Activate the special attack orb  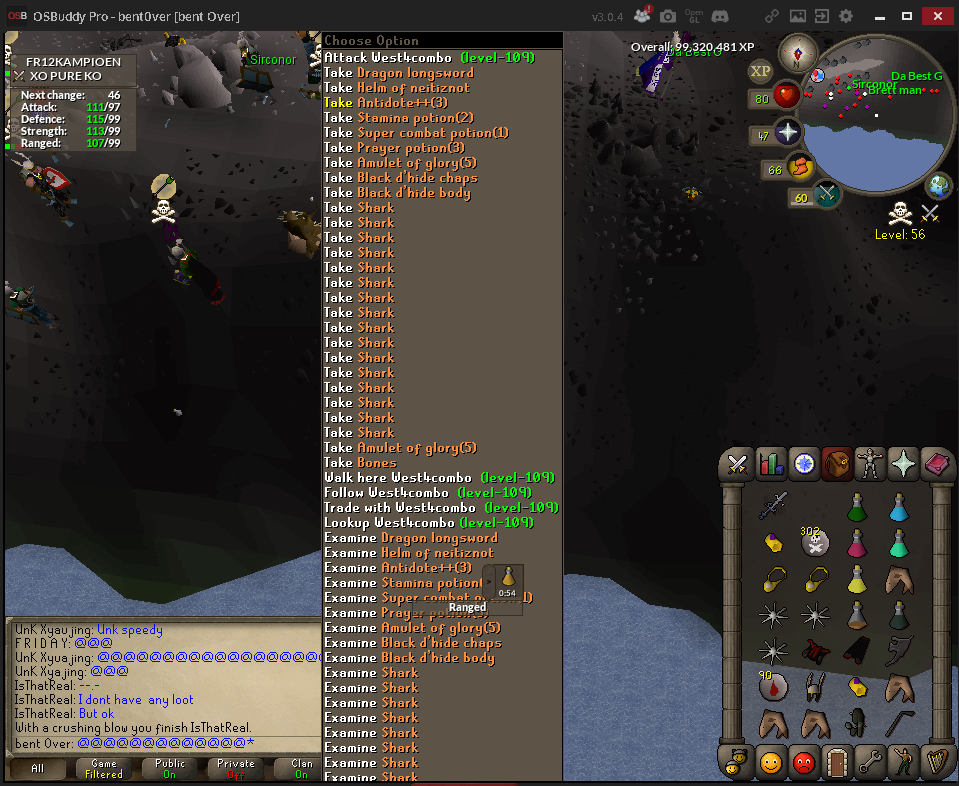(828, 195)
